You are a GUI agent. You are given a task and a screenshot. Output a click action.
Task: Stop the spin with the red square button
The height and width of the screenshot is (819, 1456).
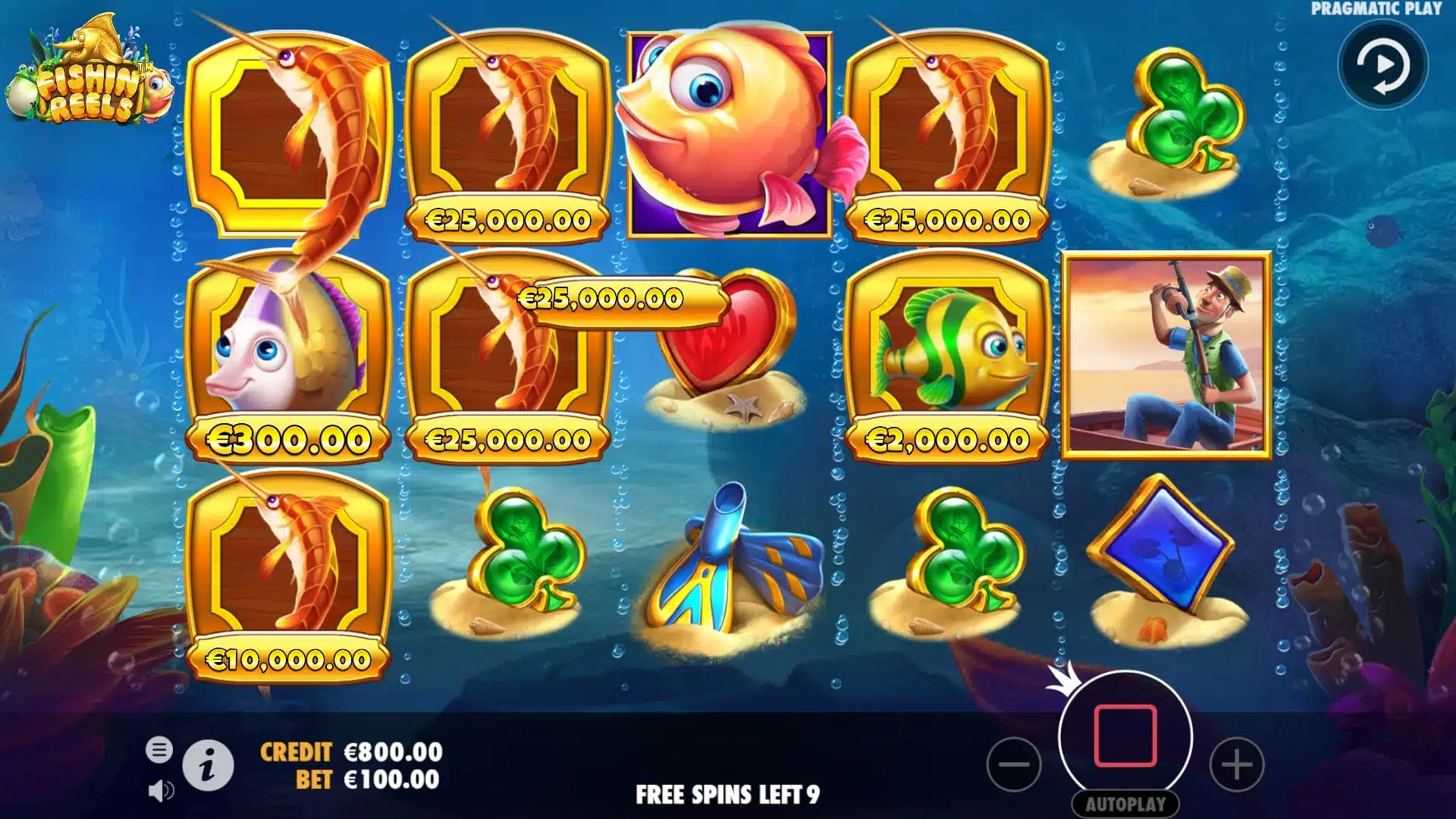point(1125,736)
